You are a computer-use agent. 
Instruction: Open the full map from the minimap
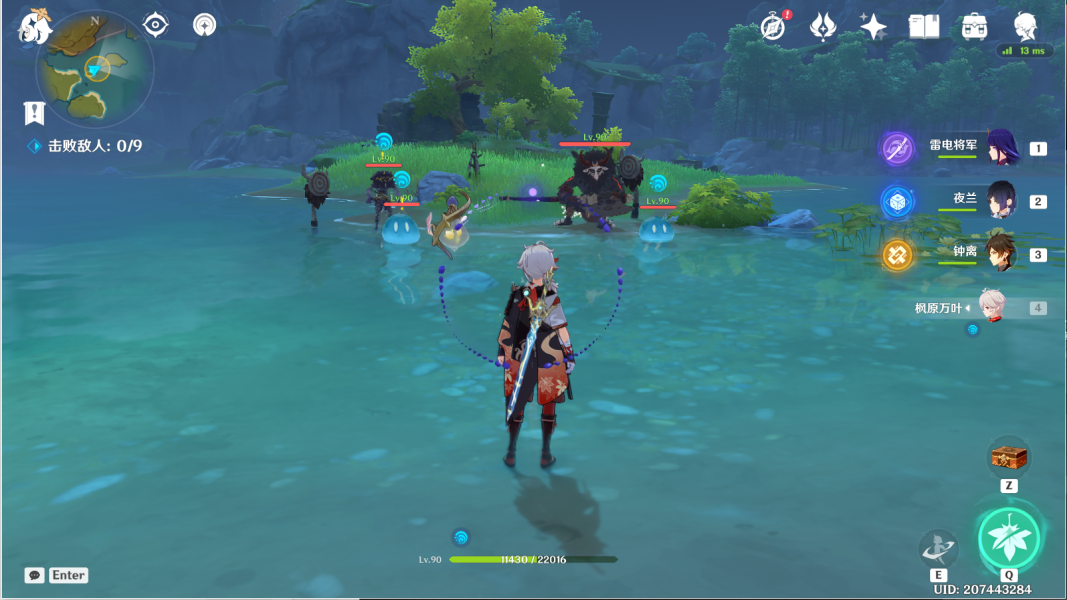tap(95, 68)
